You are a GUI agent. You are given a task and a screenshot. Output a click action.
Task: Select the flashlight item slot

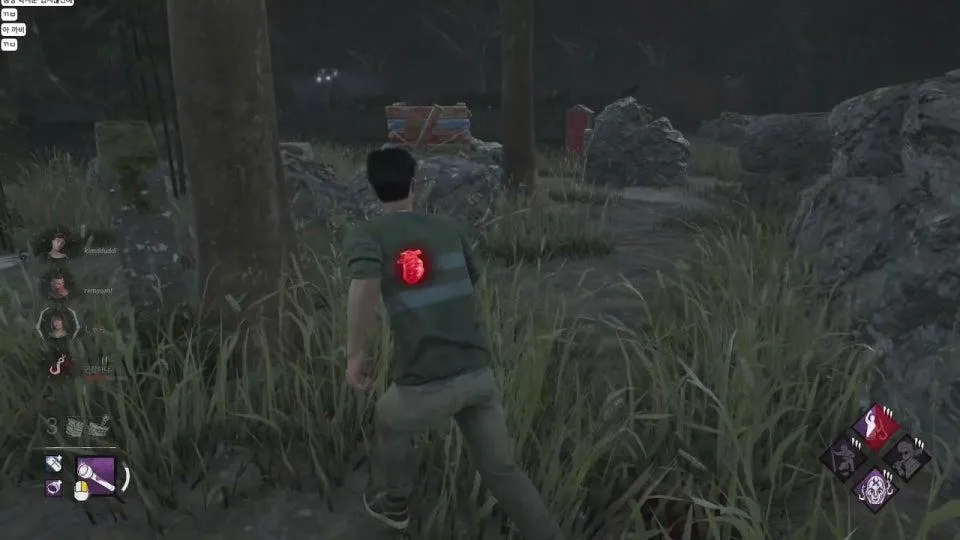(x=95, y=475)
